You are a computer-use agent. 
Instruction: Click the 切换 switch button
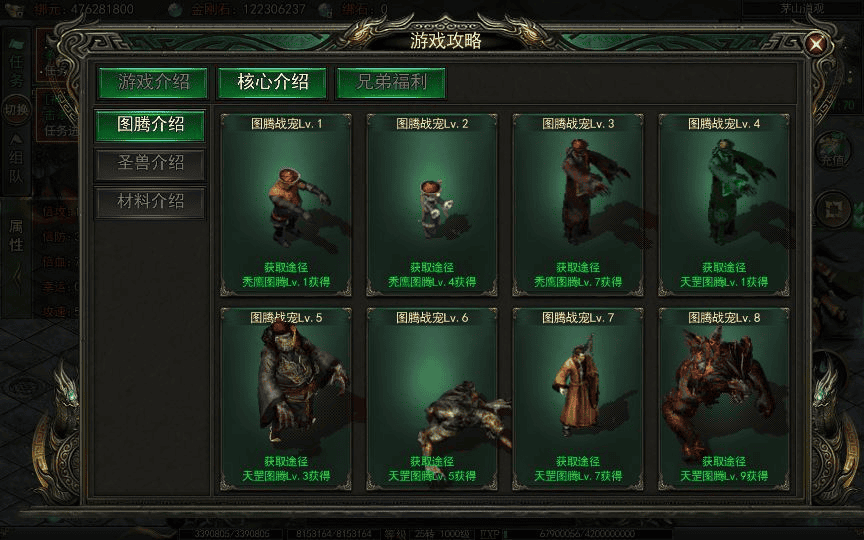pyautogui.click(x=16, y=109)
